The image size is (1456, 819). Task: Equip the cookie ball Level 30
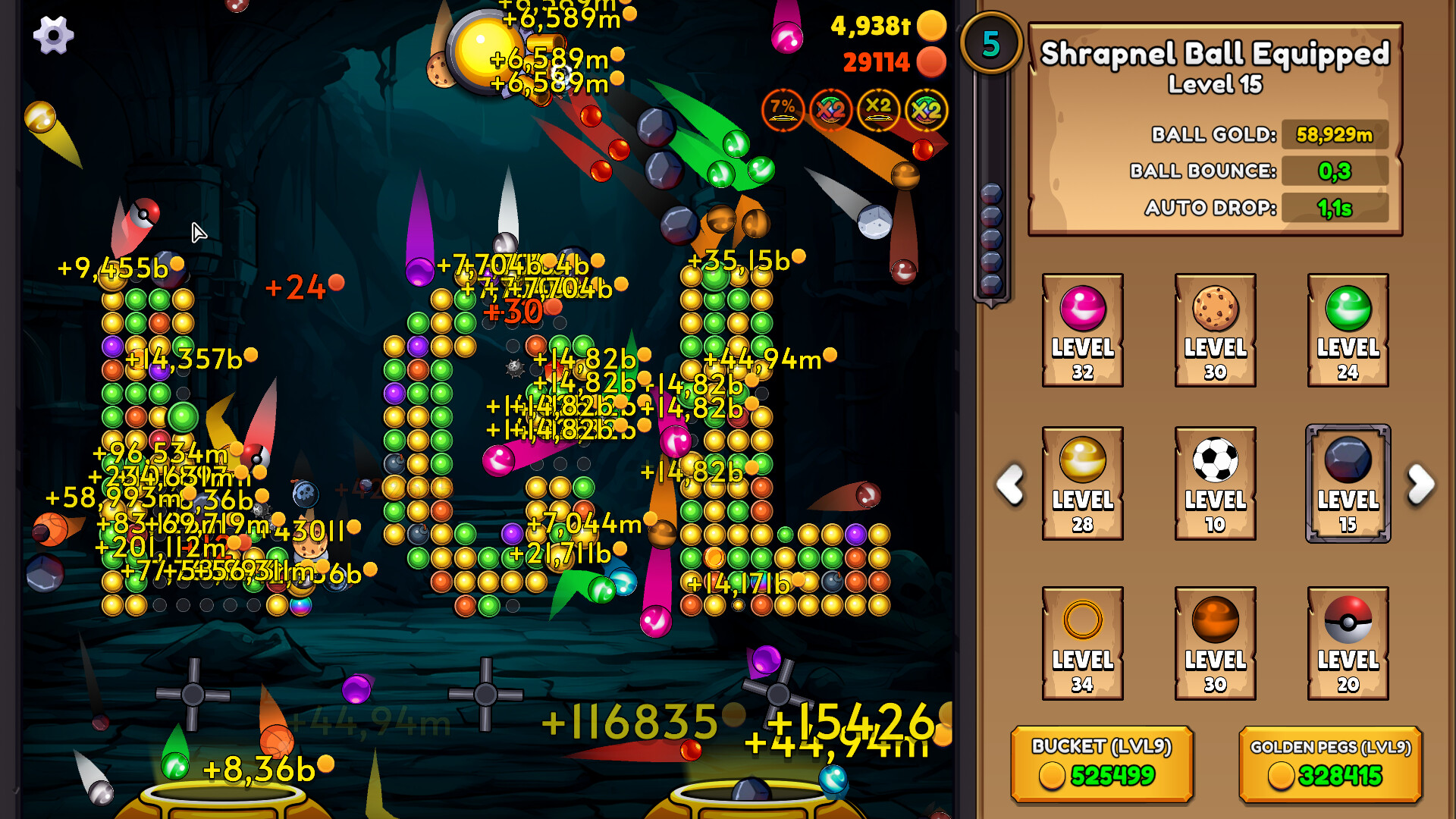coord(1215,331)
